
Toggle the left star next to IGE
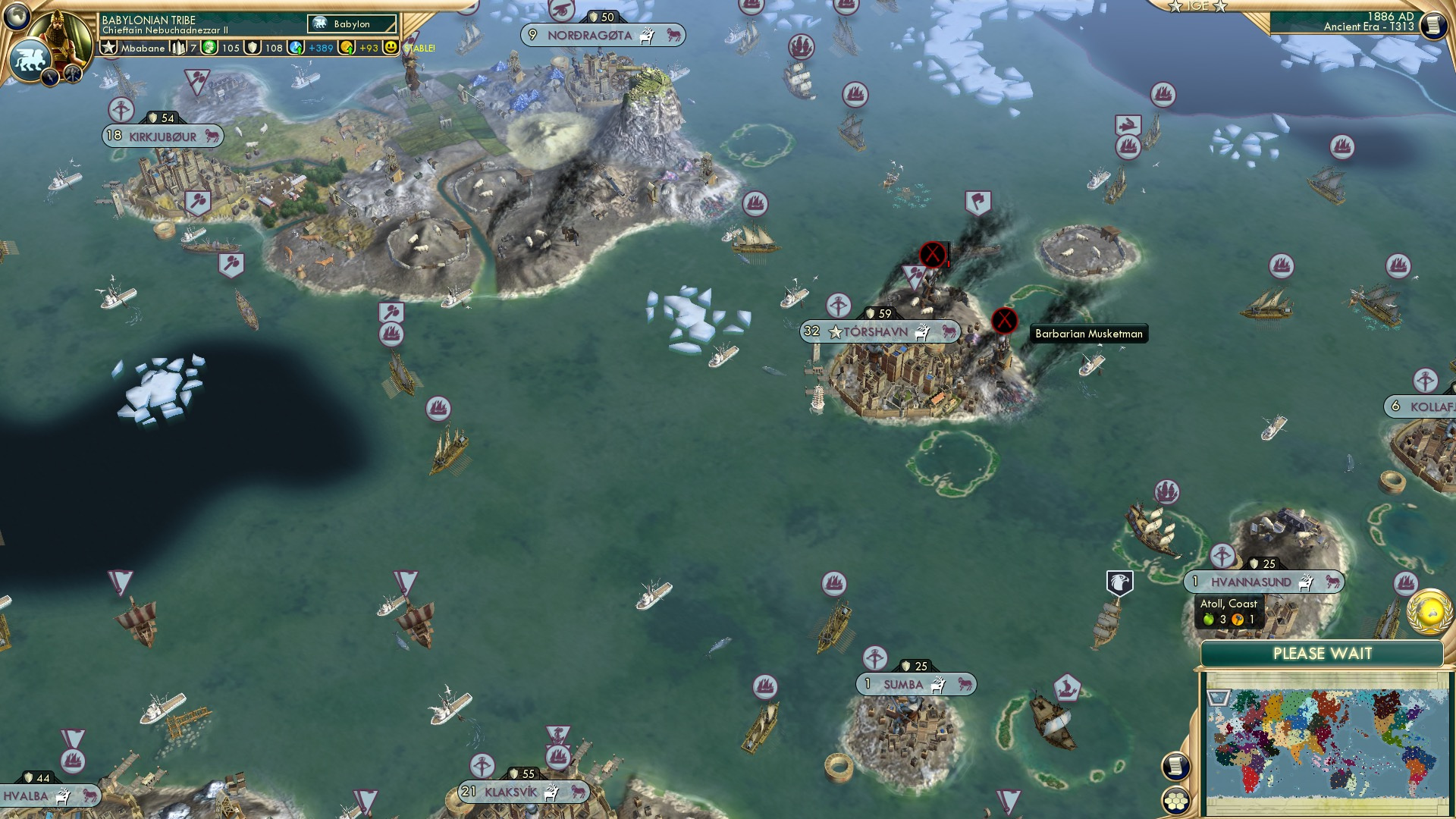1175,6
